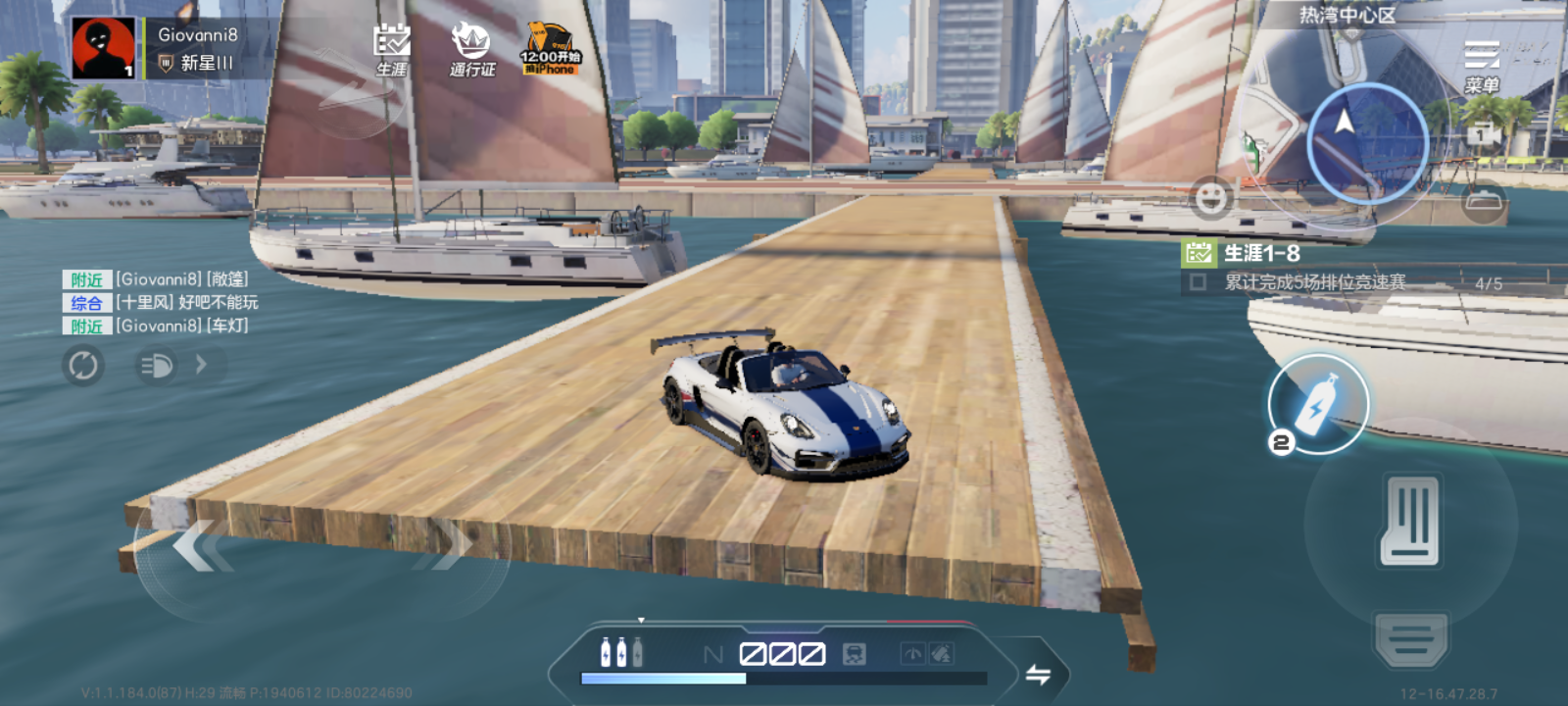1568x706 pixels.
Task: Expand the quick actions arrow
Action: (x=202, y=365)
